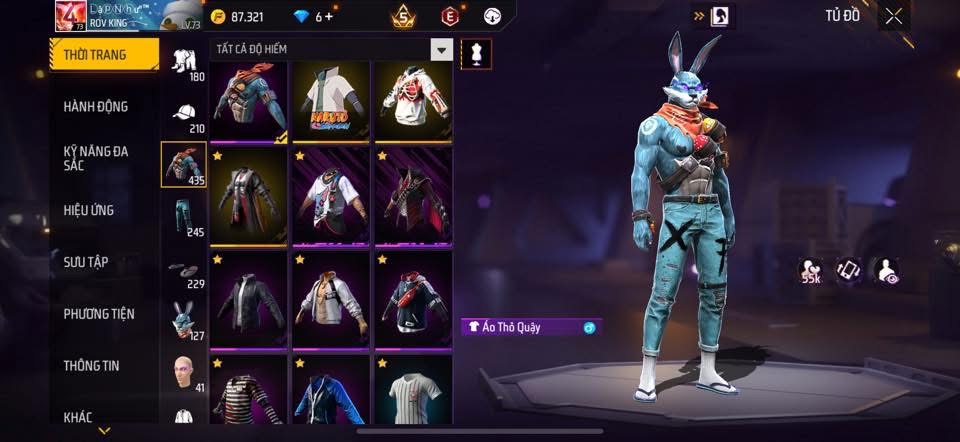Viewport: 960px width, 442px height.
Task: Go to the SƯU TẬP tab
Action: point(86,262)
